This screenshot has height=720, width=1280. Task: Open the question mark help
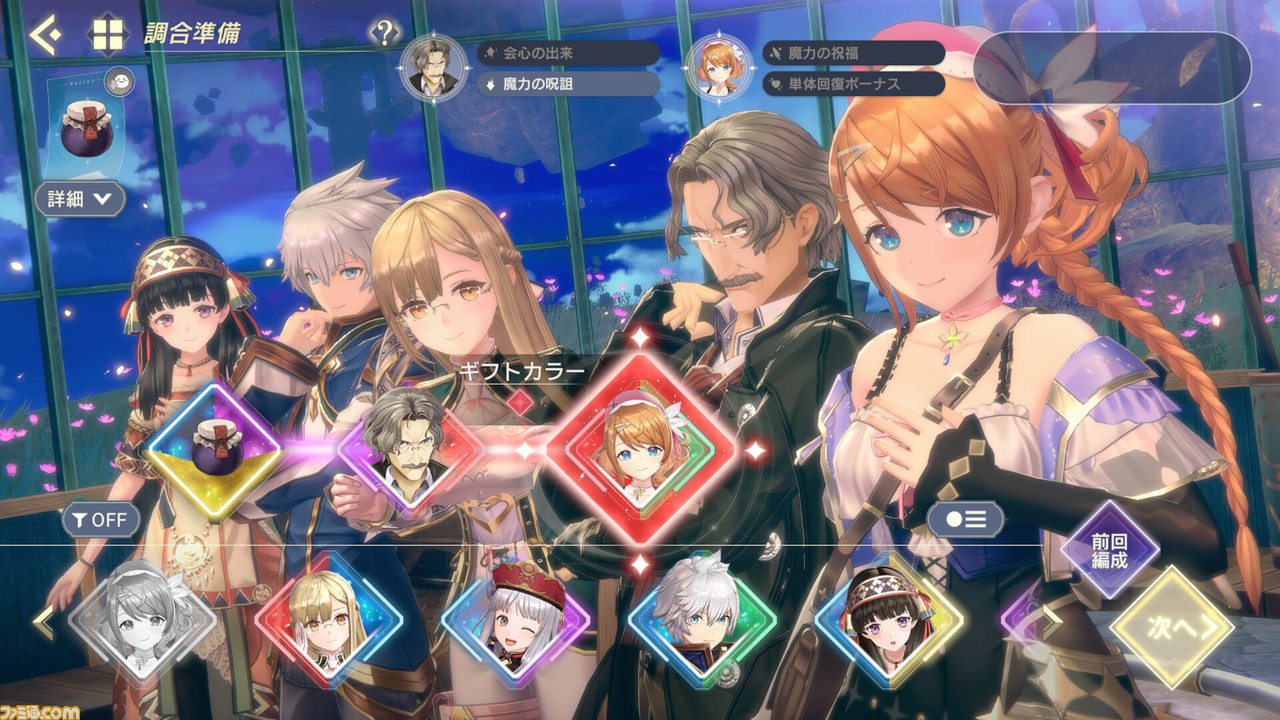[x=385, y=35]
